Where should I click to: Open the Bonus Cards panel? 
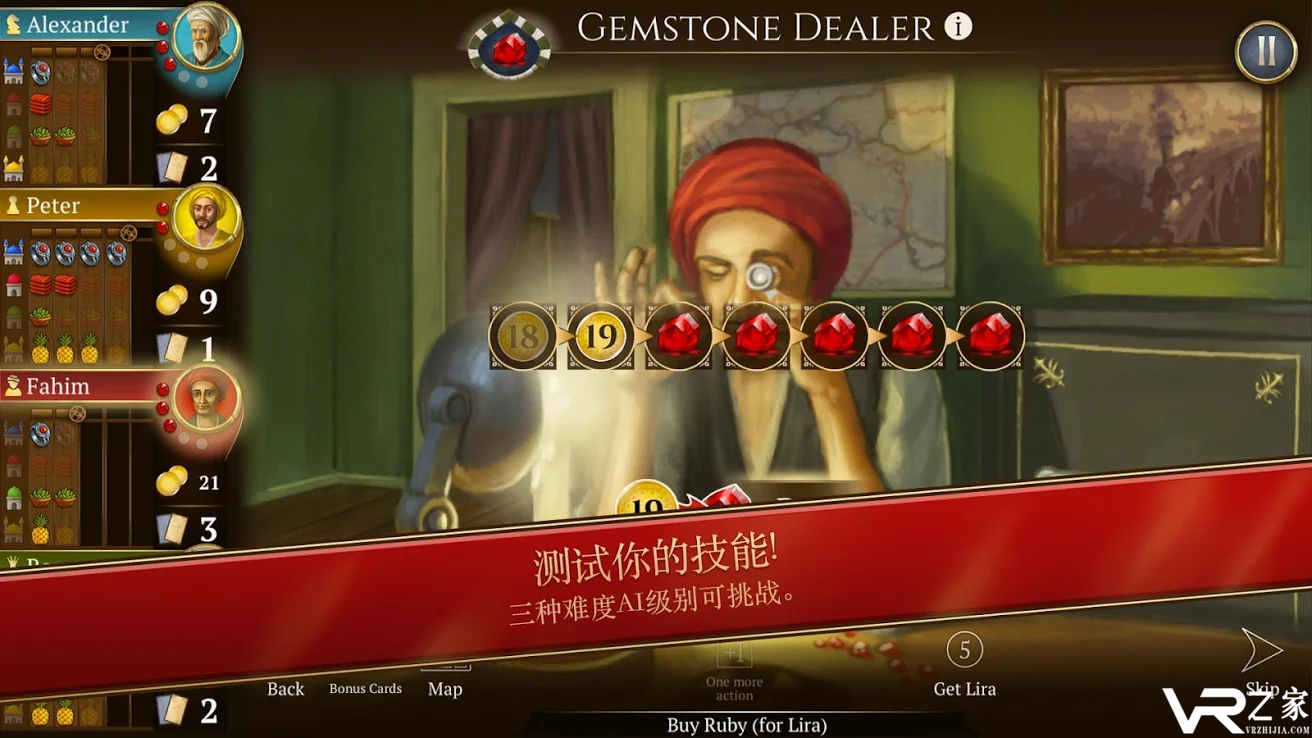point(365,688)
